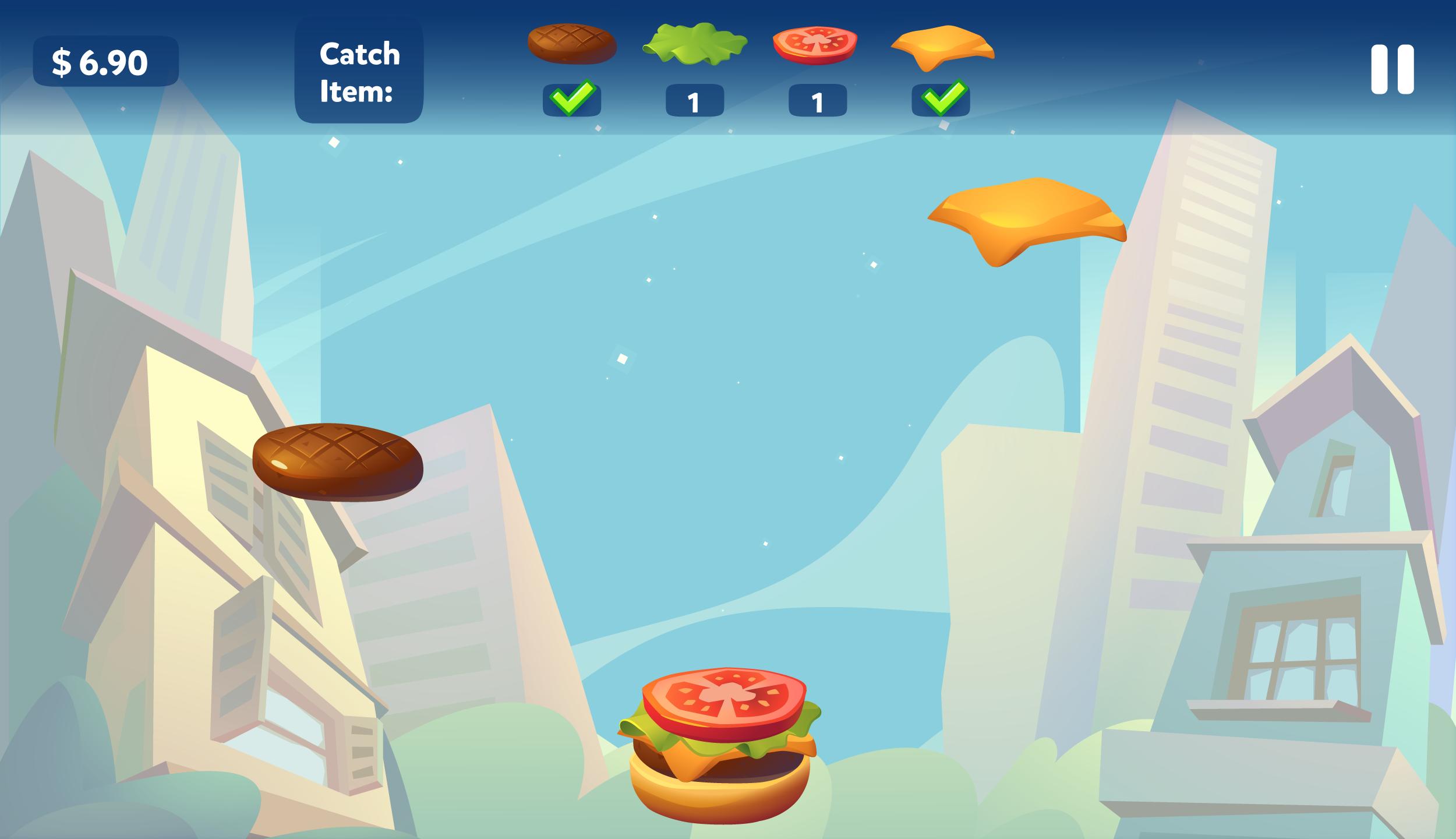
Task: Select the Catch Item label panel
Action: [x=360, y=70]
